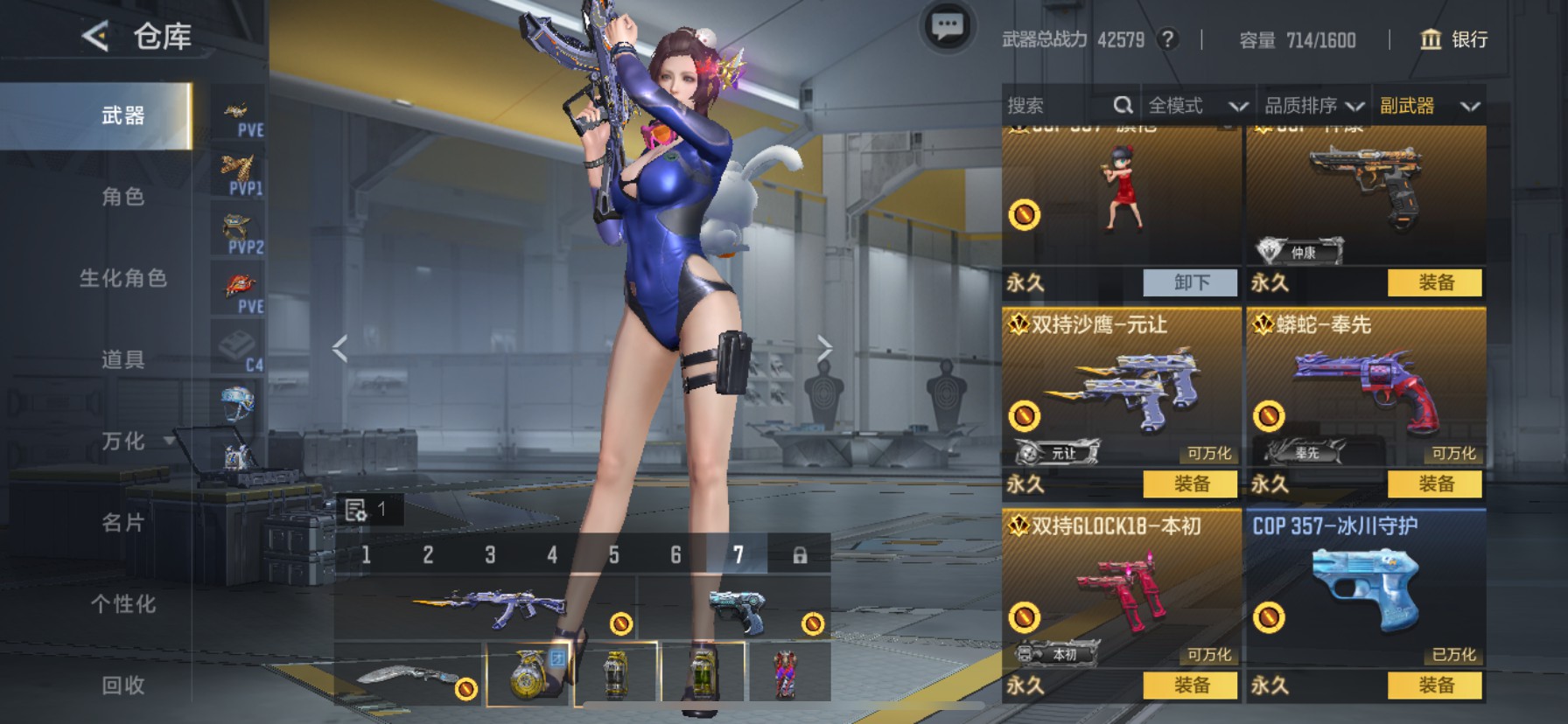Viewport: 1568px width, 724px height.
Task: Equip the 双持GLOCK18-本初 pistols
Action: coord(1191,685)
